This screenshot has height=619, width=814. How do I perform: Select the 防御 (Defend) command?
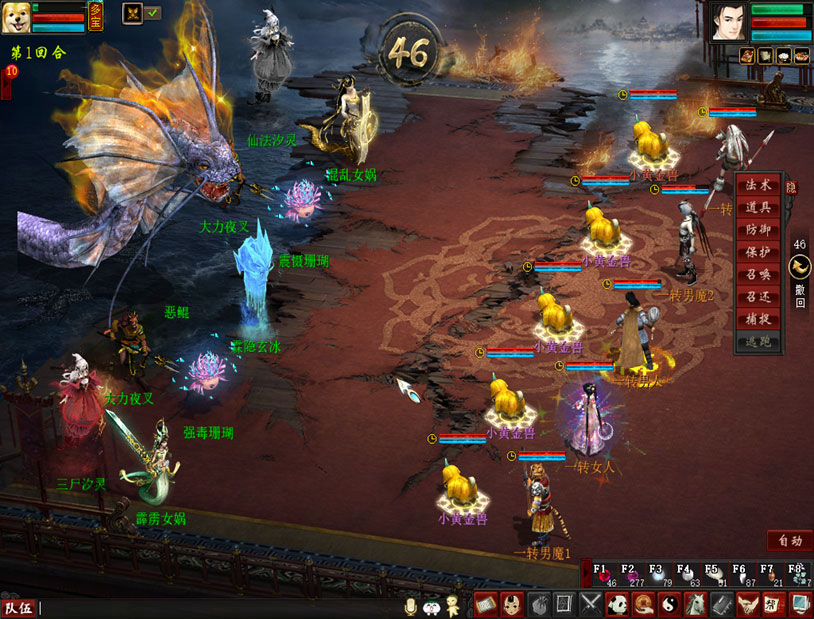758,230
